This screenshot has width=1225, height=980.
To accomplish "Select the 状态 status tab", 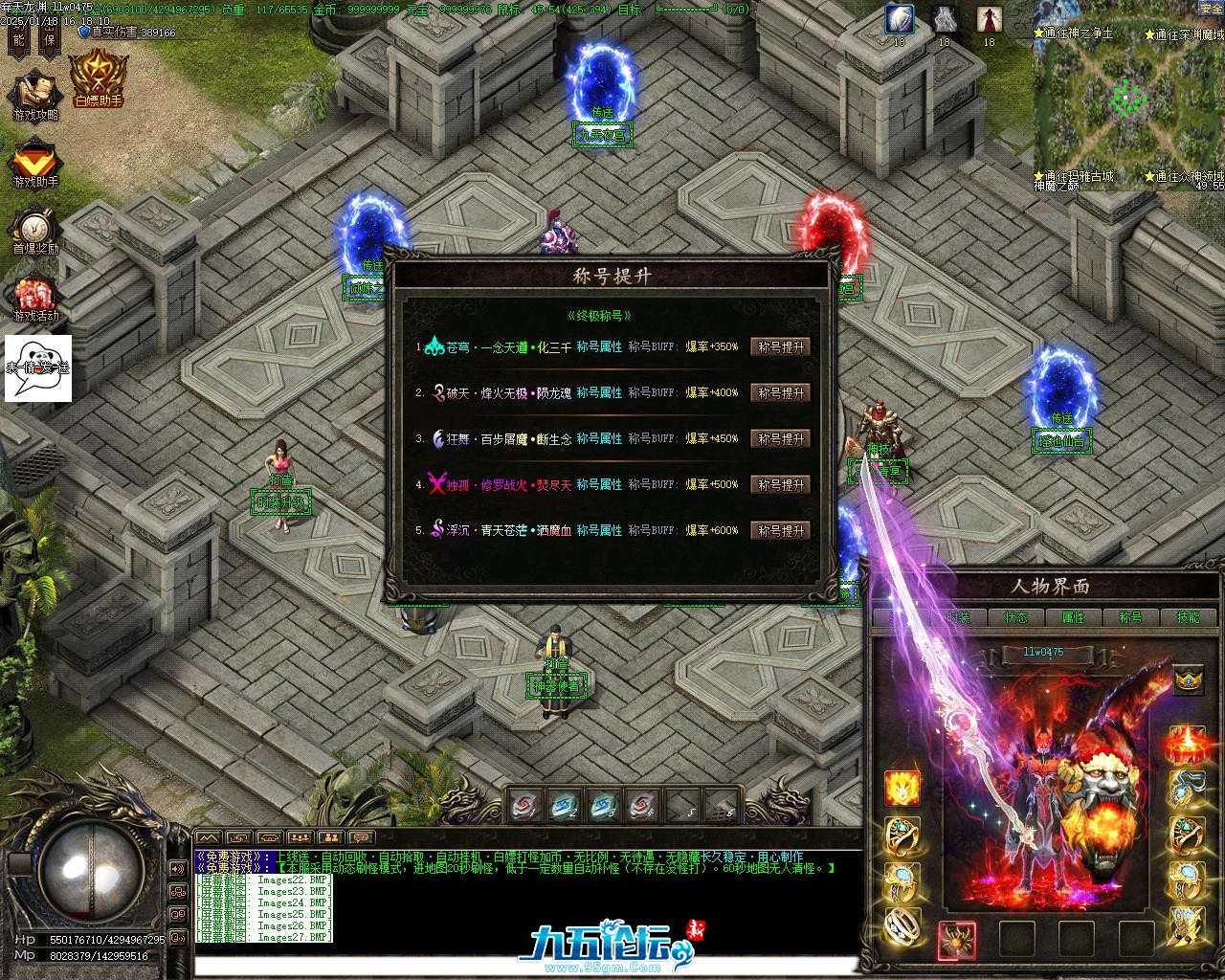I will click(x=1015, y=617).
